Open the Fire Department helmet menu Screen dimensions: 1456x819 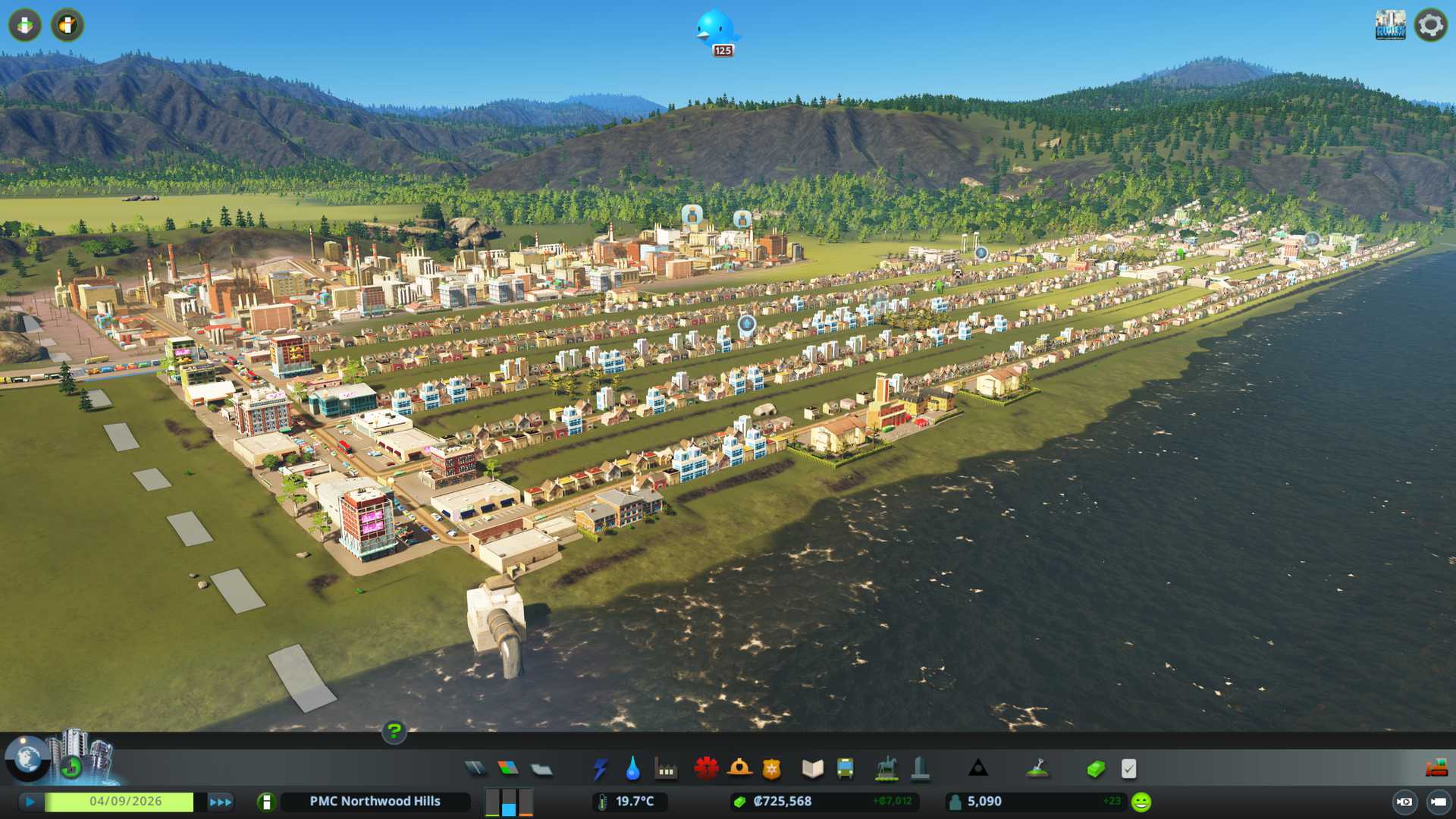coord(739,769)
